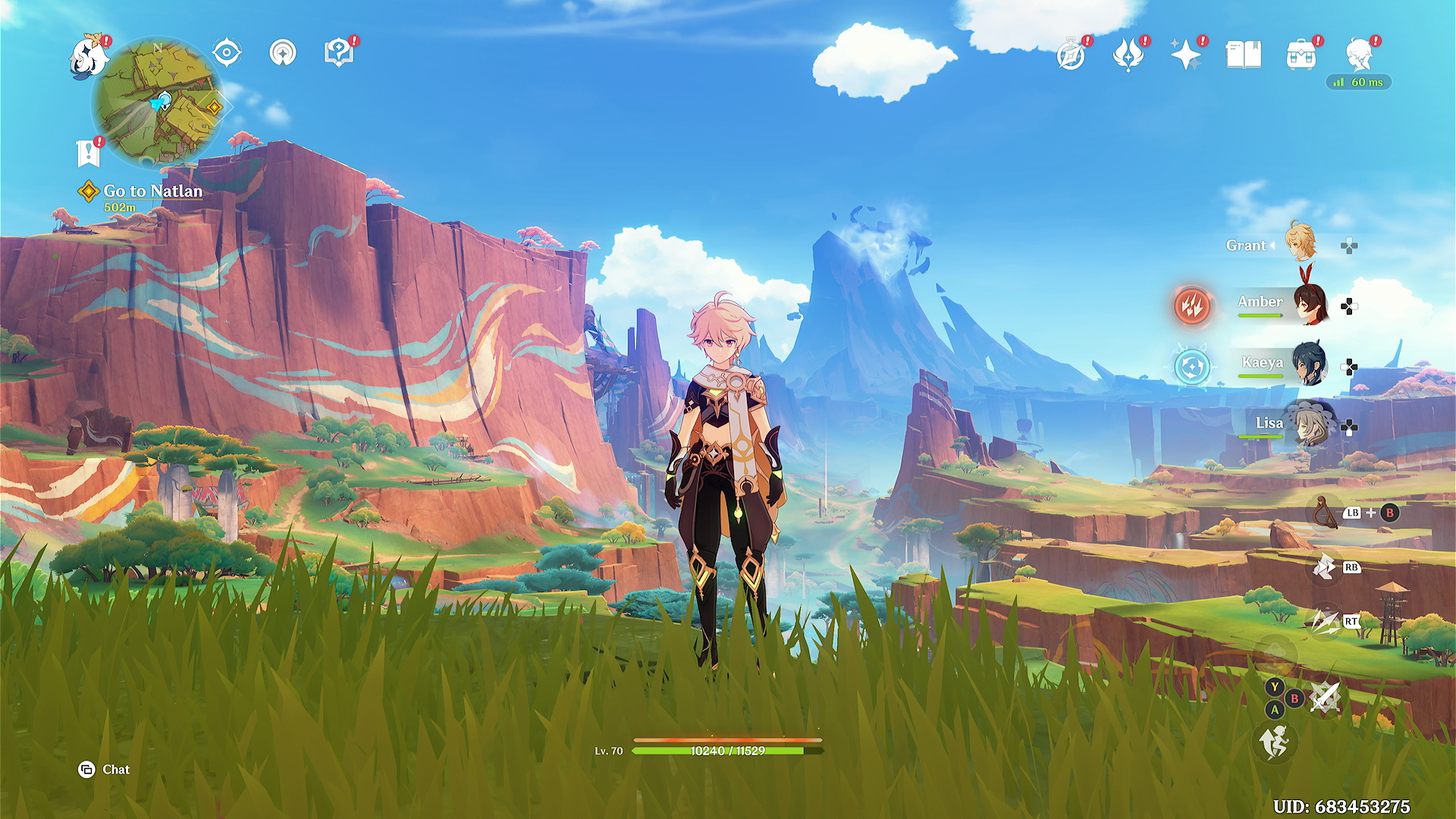1456x819 pixels.
Task: Open the compass adventure handbook icon
Action: pos(1071,55)
